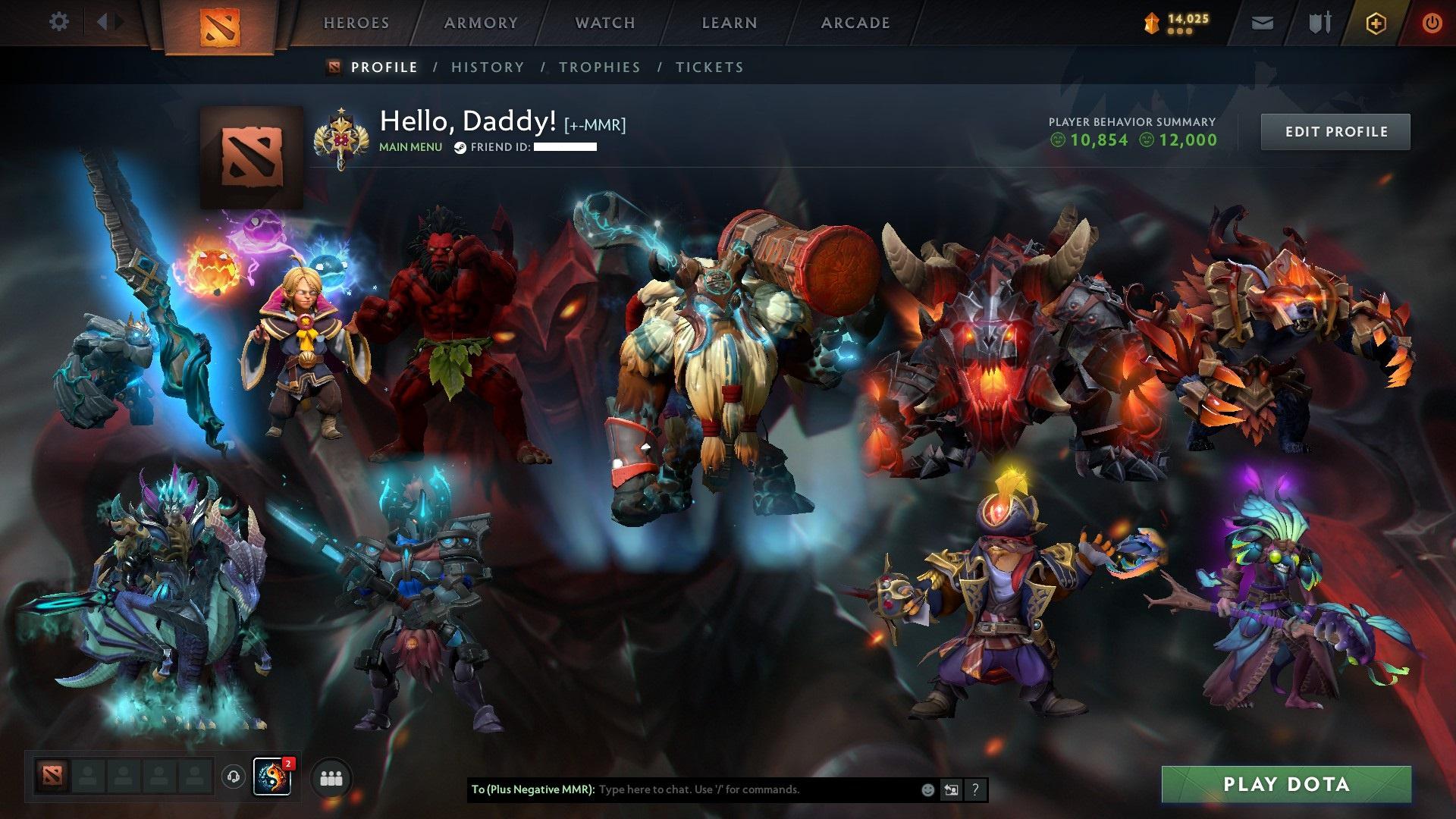This screenshot has height=819, width=1456.
Task: Click the red power quit button
Action: (1432, 24)
